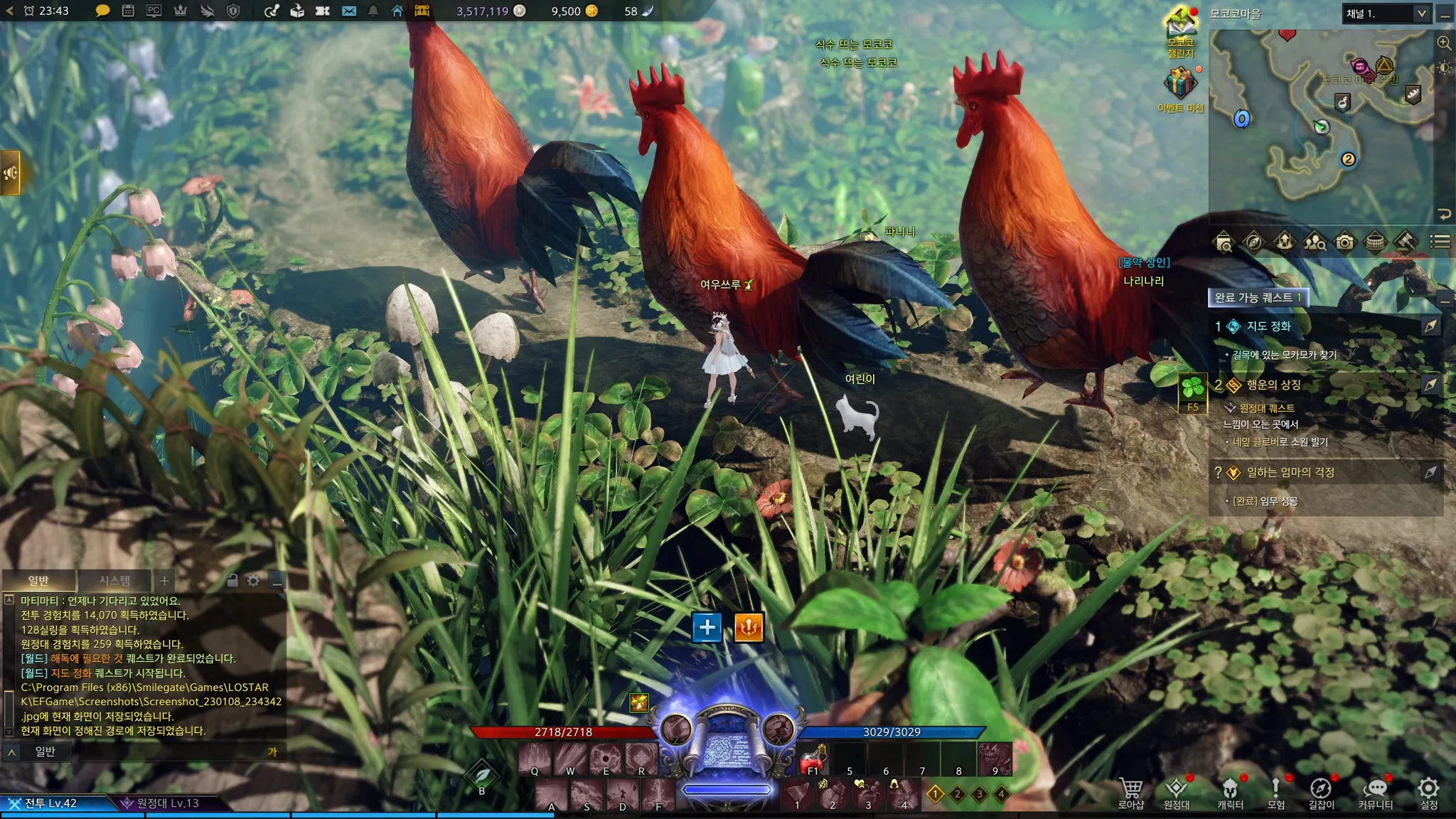Screen dimensions: 1456x819
Task: Open the 설정 settings gear
Action: (x=1428, y=792)
